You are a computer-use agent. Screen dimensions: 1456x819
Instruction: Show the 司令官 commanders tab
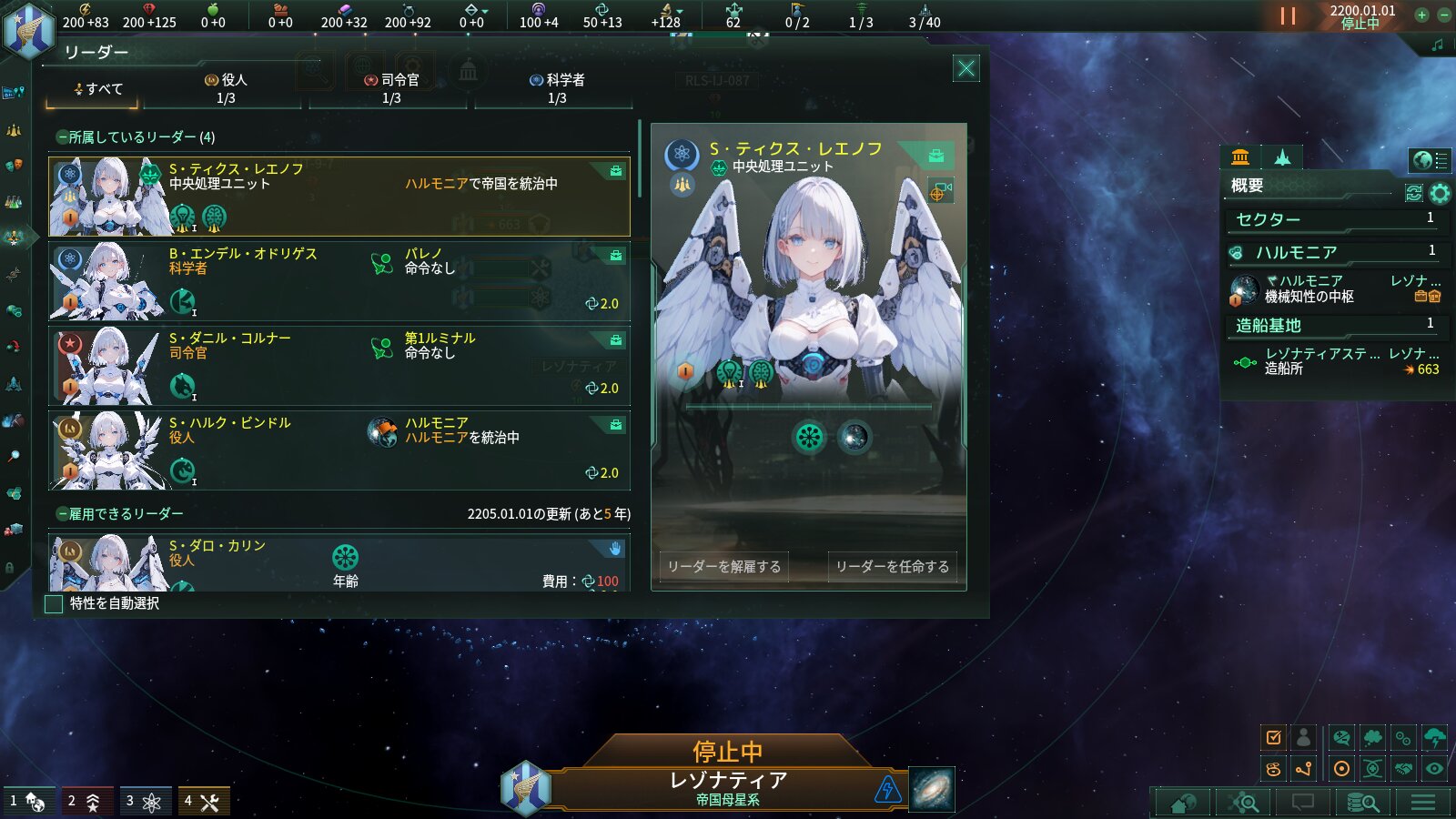point(391,88)
